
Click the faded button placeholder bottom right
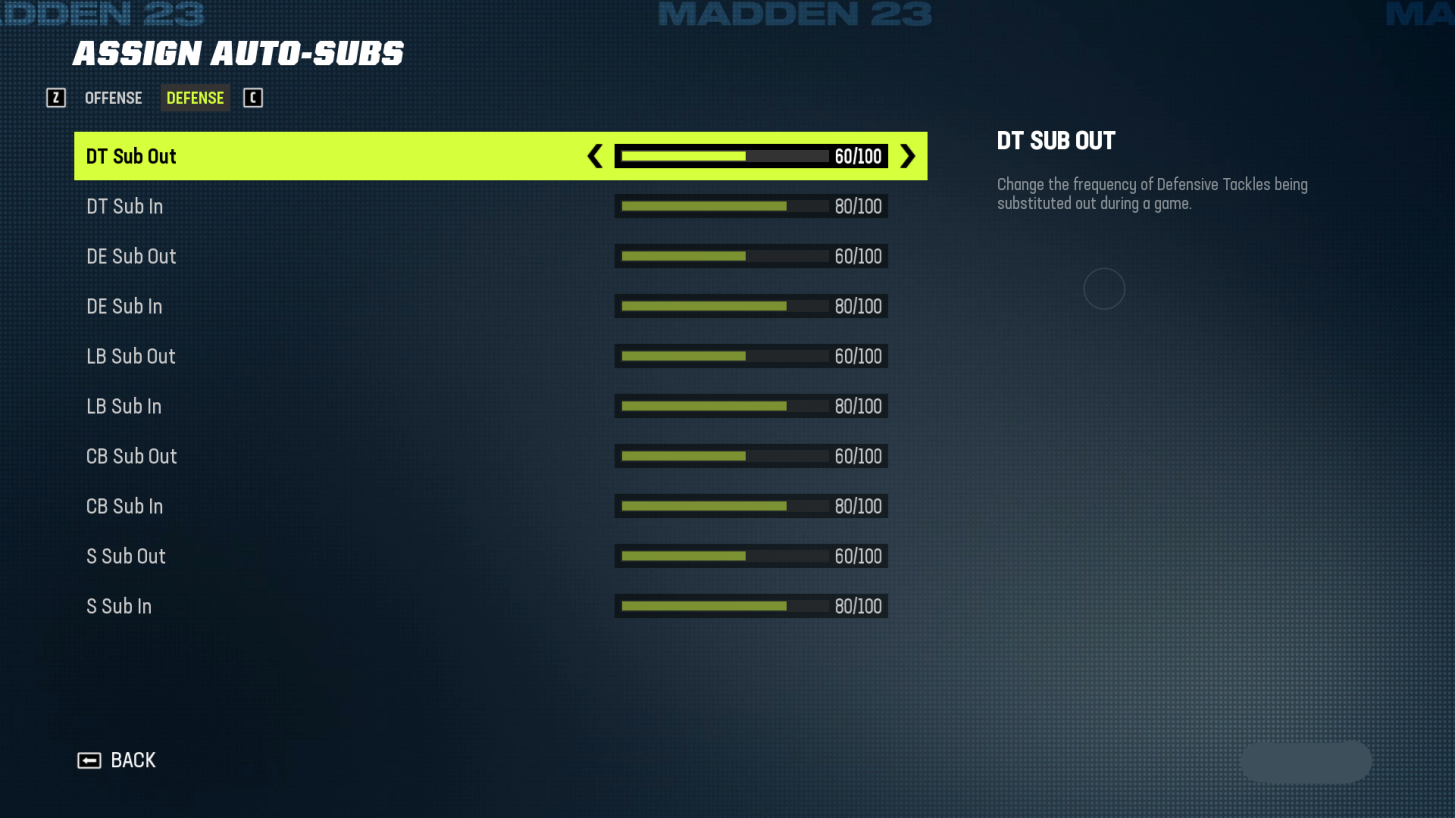tap(1305, 761)
